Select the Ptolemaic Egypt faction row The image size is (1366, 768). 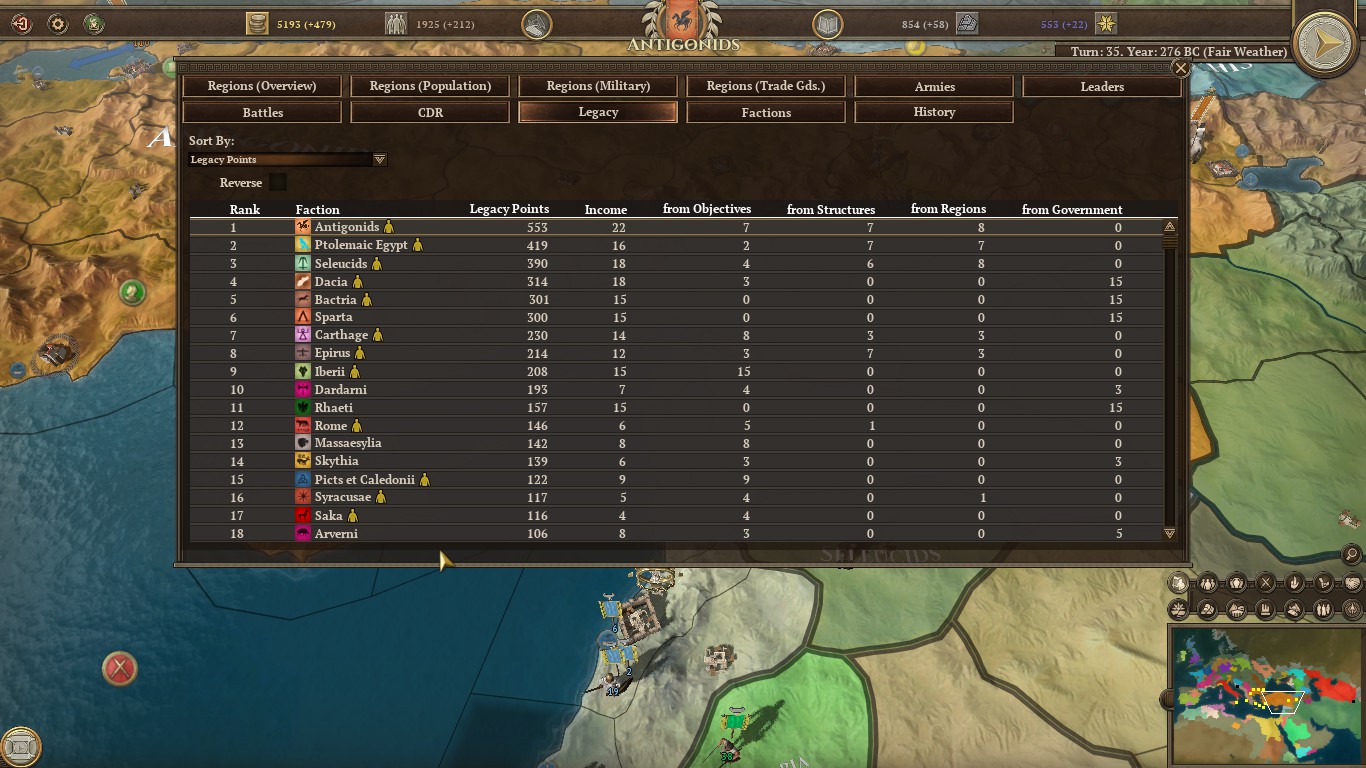coord(361,245)
